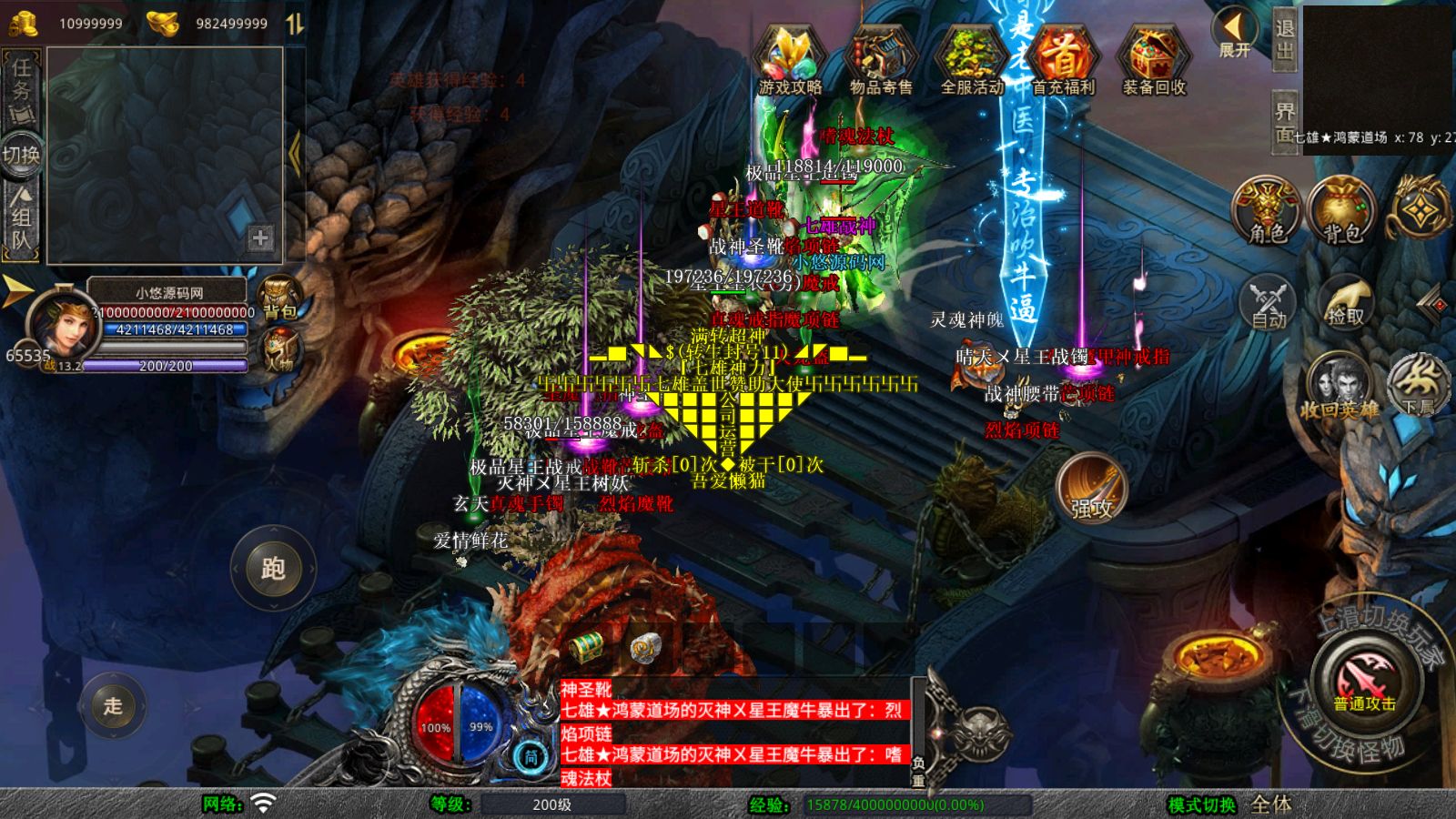The image size is (1456, 819).
Task: Activate the 强攻 power attack skill
Action: pyautogui.click(x=1091, y=490)
